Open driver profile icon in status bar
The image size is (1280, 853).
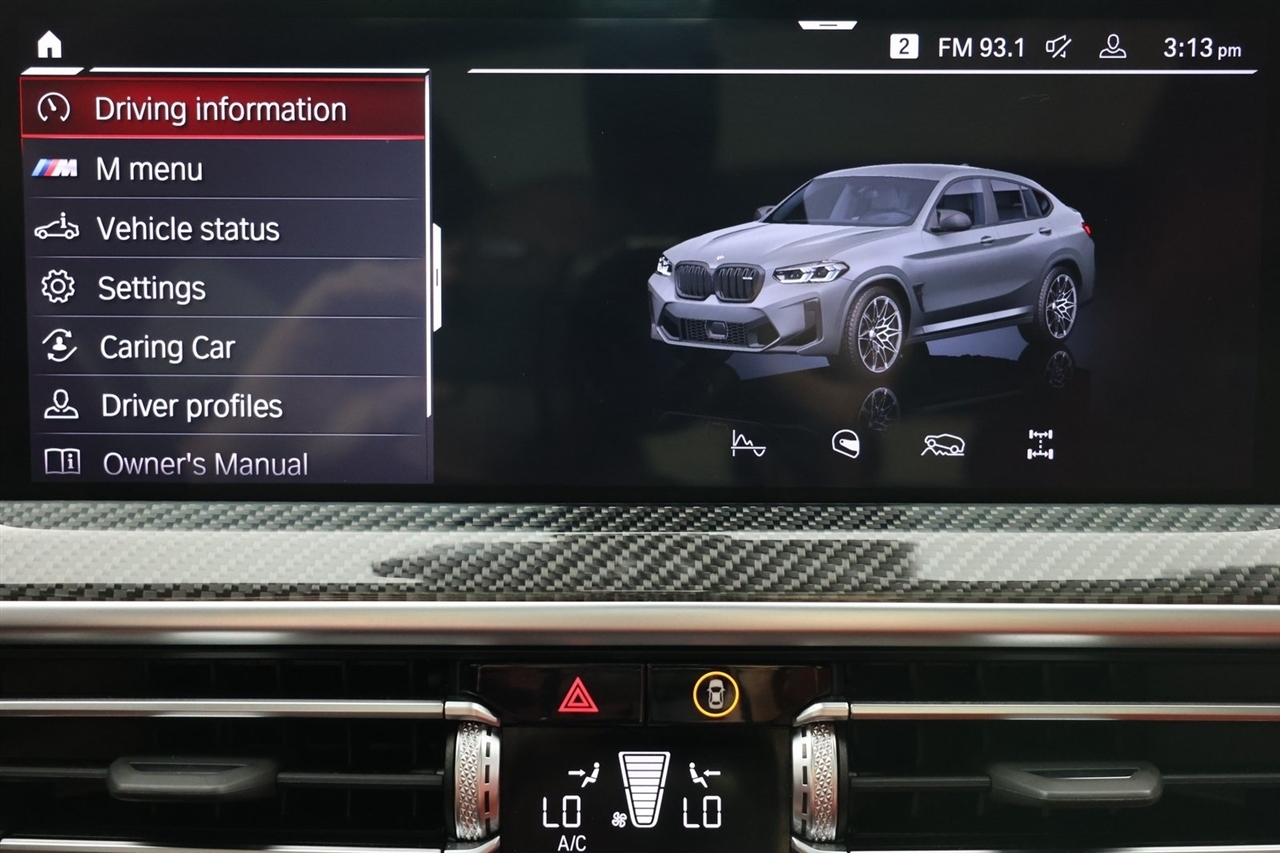(1112, 46)
